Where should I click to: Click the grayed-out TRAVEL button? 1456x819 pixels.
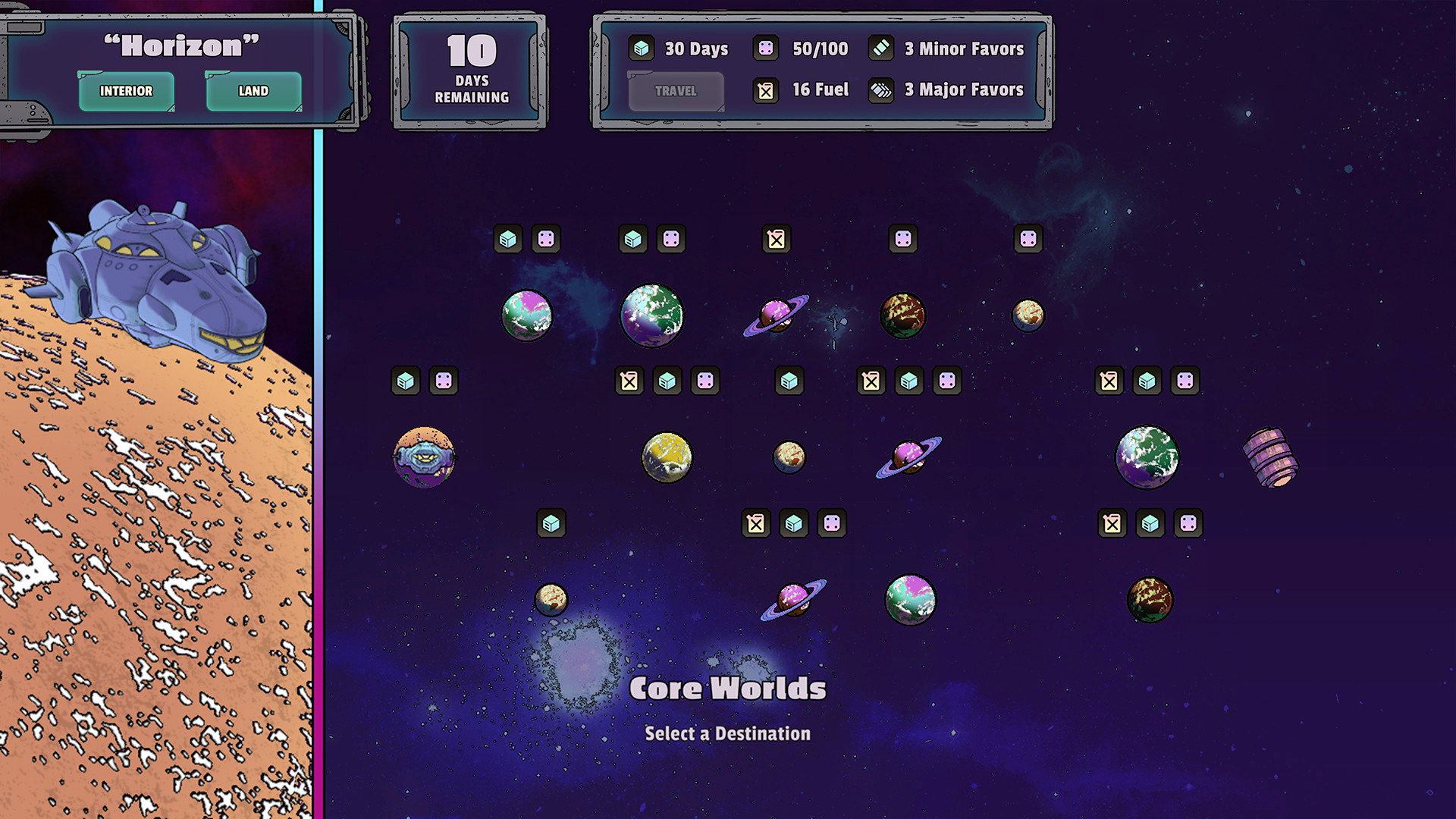pyautogui.click(x=675, y=91)
